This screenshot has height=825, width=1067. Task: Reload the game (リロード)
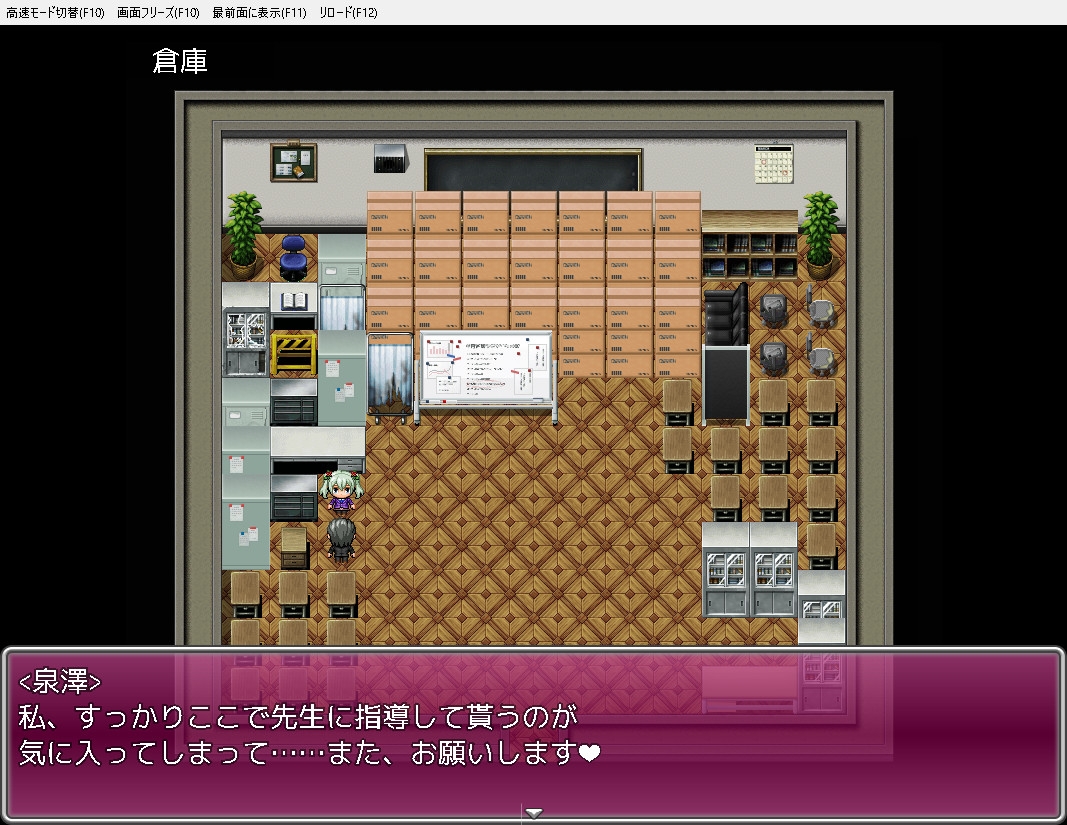[x=348, y=13]
